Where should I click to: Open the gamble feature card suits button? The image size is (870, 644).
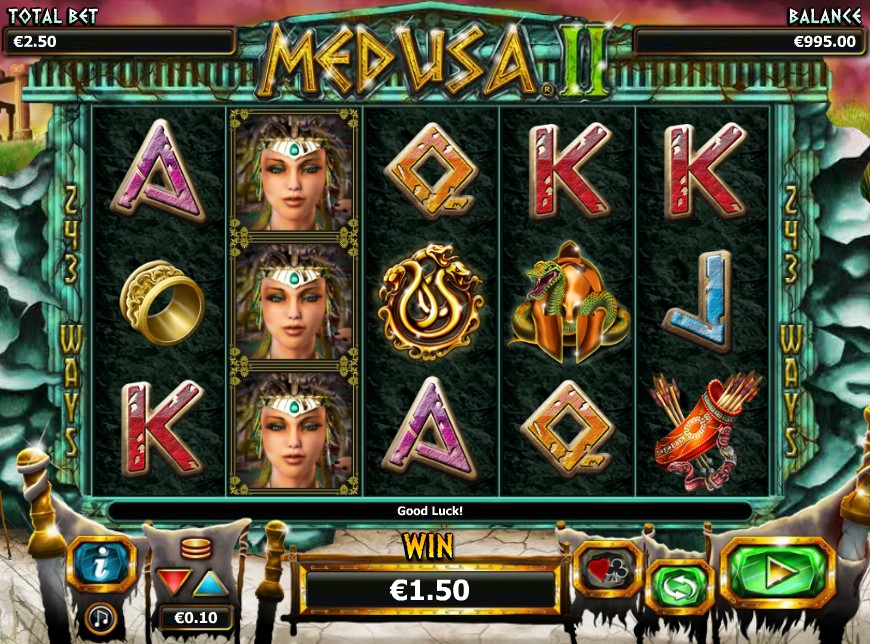coord(607,568)
